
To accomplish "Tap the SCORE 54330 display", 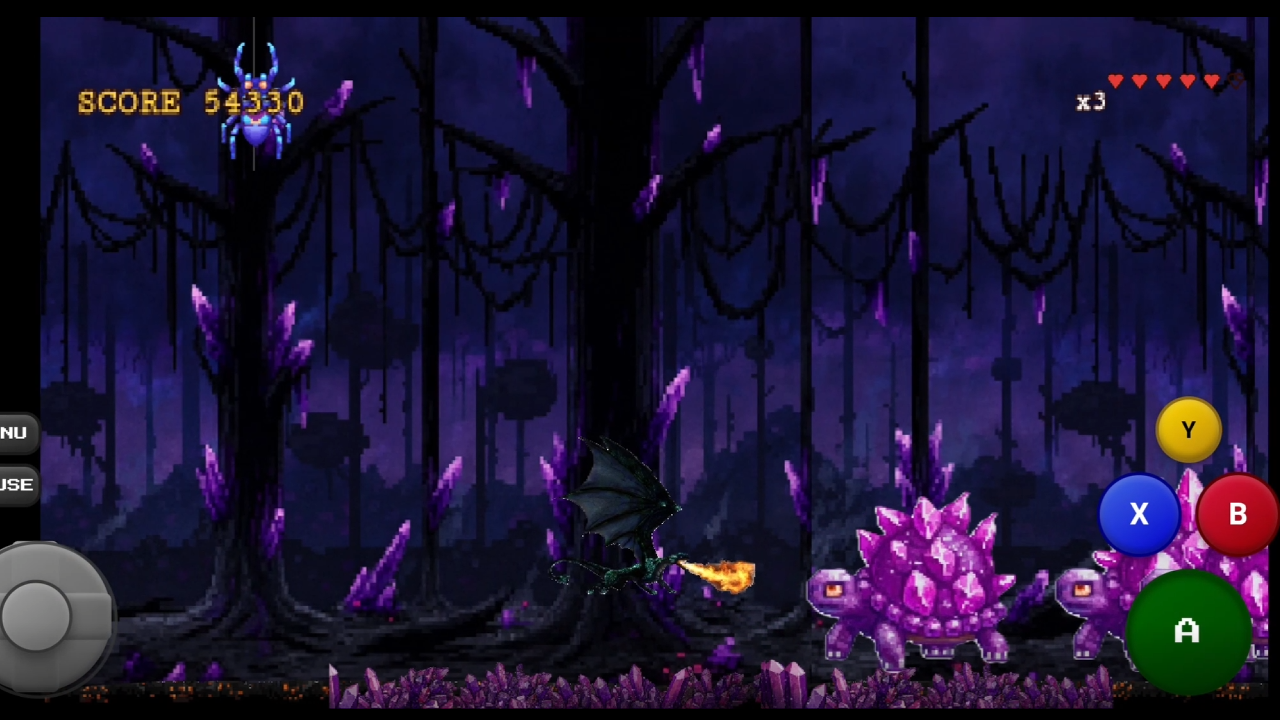I will (190, 101).
